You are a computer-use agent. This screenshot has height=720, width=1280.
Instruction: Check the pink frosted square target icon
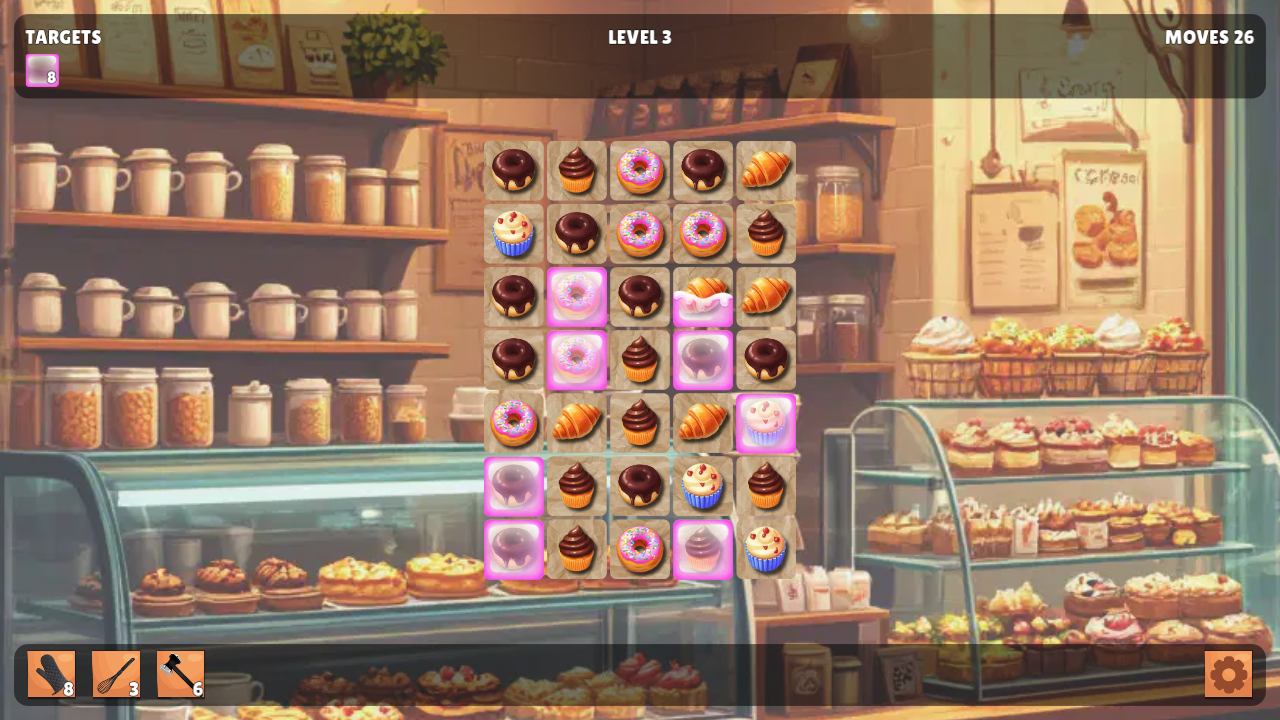tap(40, 71)
